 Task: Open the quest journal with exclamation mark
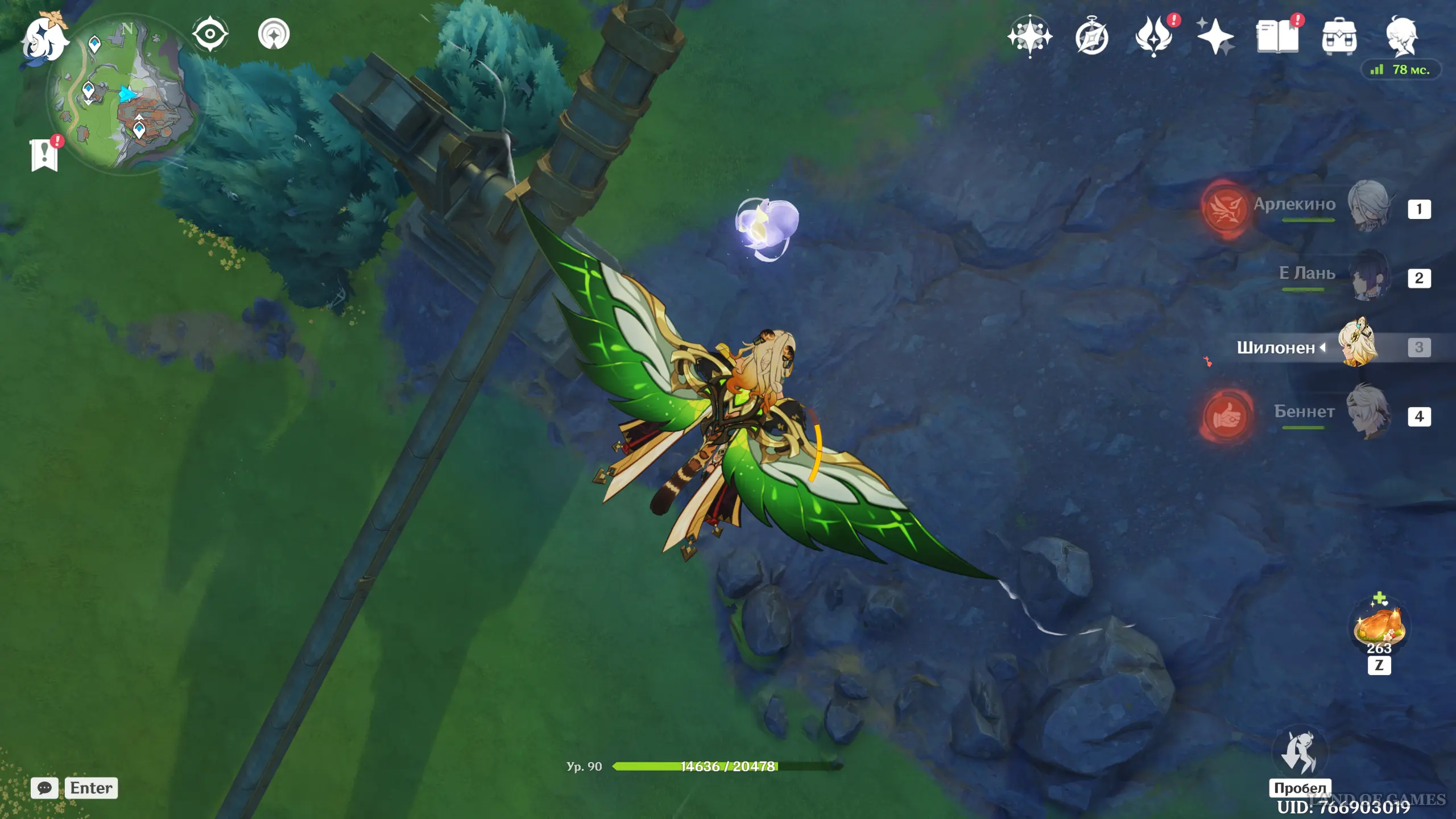click(44, 154)
